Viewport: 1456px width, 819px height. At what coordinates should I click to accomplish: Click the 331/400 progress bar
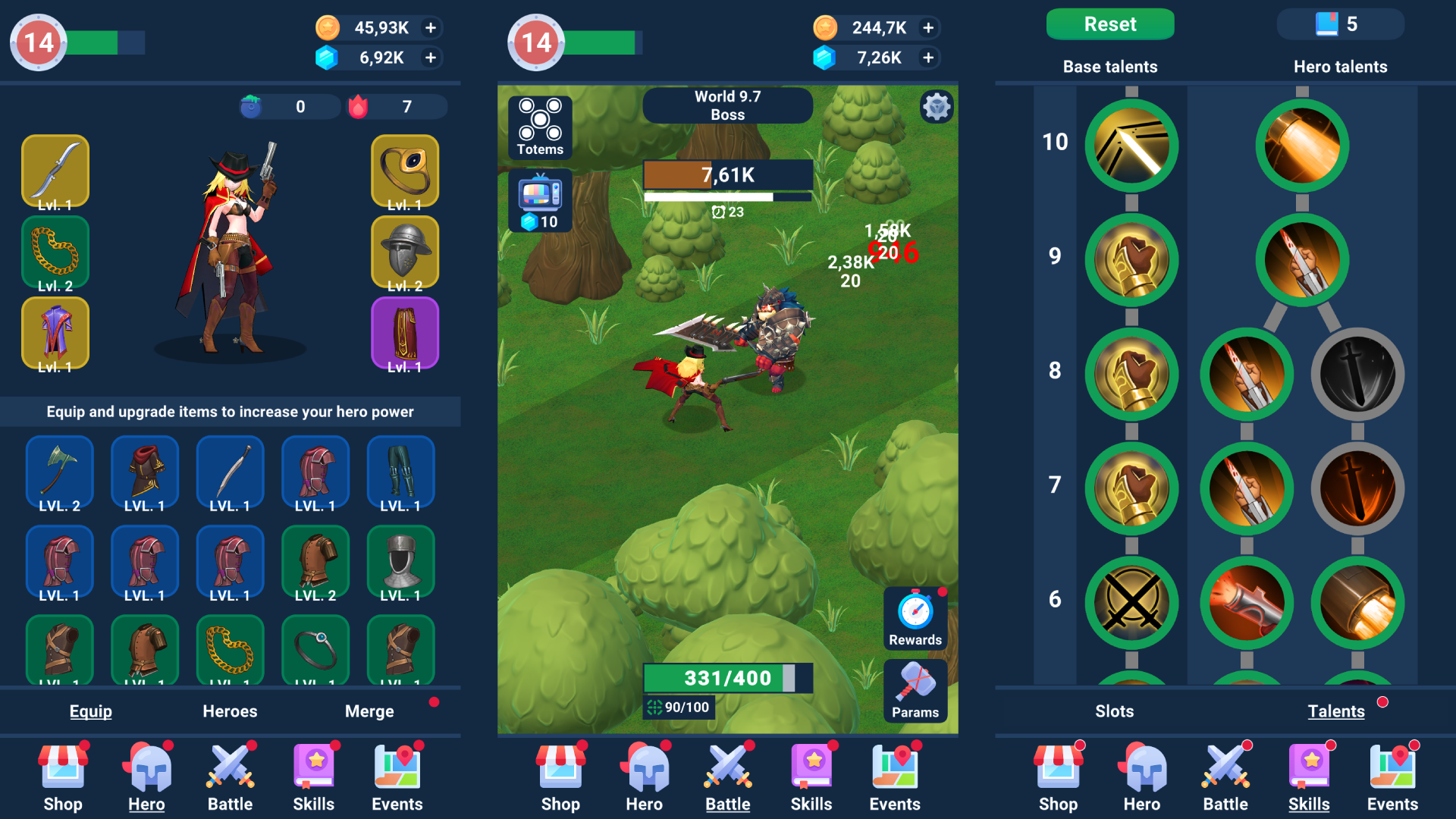point(726,678)
